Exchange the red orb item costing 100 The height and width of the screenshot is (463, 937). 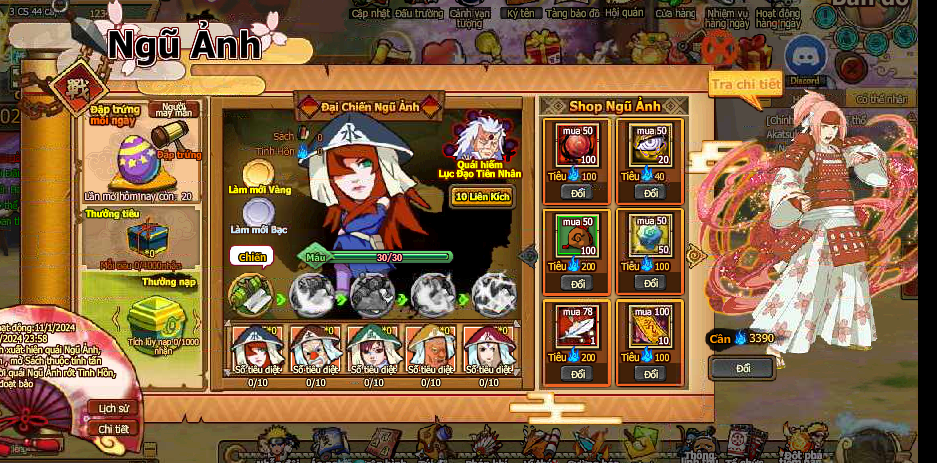[575, 192]
